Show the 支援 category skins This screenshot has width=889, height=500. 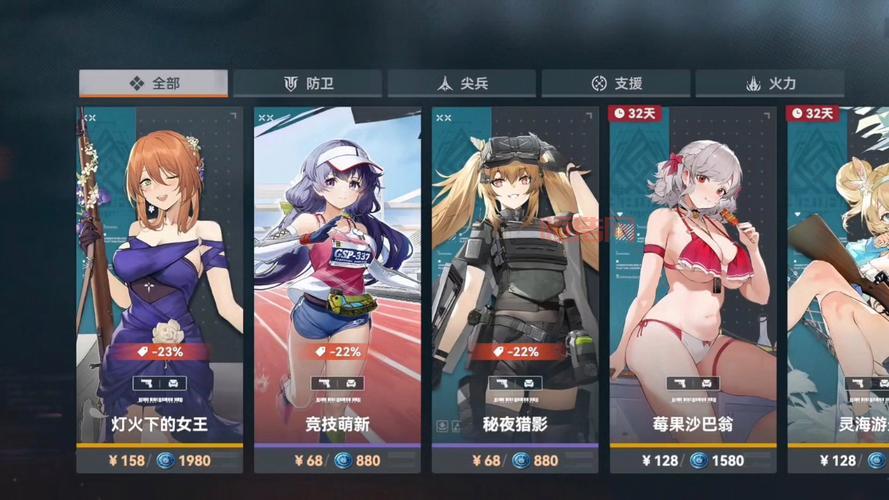pyautogui.click(x=615, y=84)
